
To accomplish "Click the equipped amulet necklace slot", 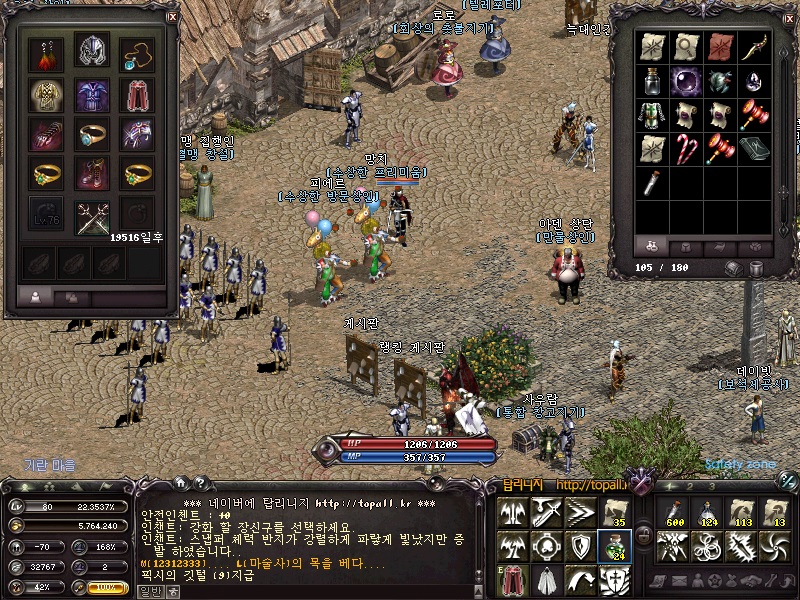I will tap(138, 53).
